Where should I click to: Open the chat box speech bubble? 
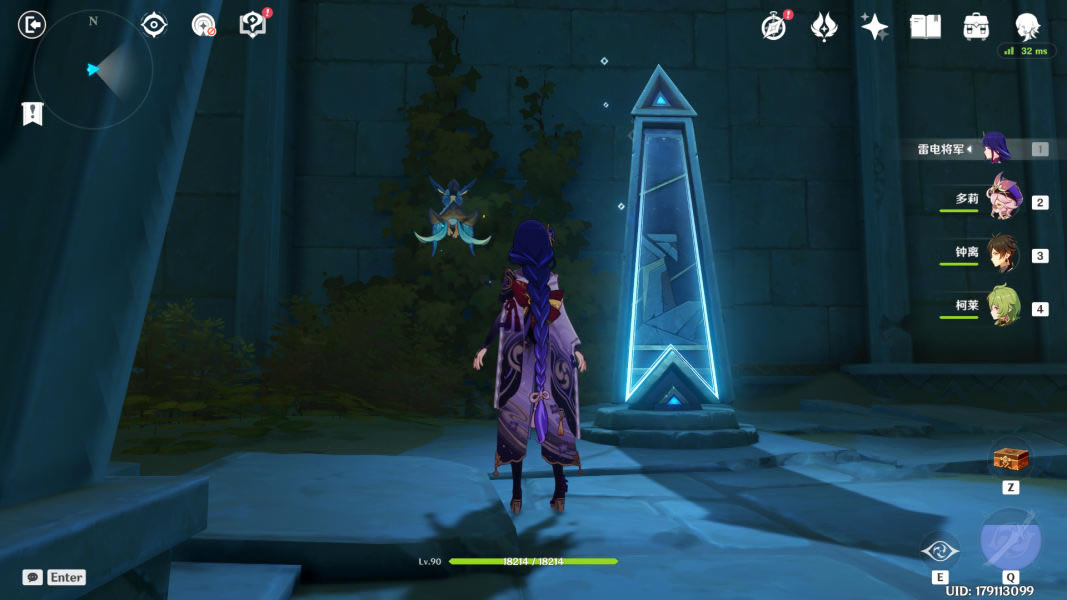(x=33, y=577)
